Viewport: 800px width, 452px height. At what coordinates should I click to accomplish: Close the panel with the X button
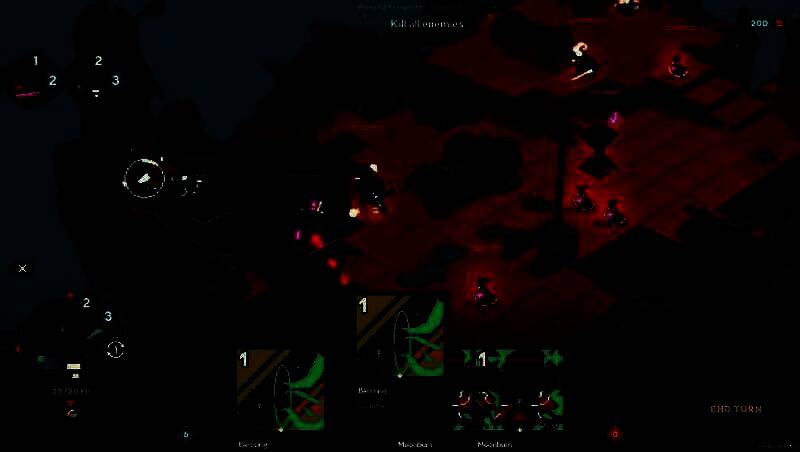[x=23, y=268]
